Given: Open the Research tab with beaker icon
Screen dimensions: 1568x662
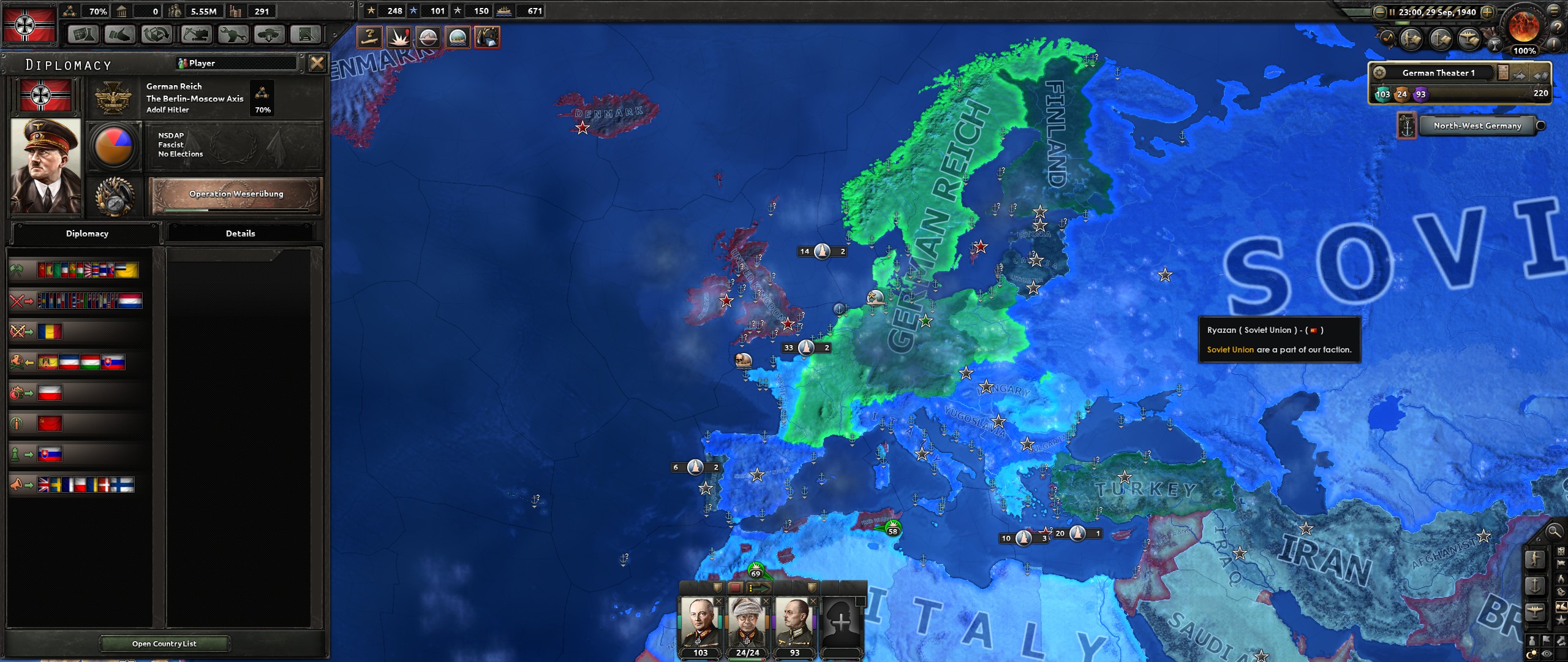Looking at the screenshot, I should point(83,35).
